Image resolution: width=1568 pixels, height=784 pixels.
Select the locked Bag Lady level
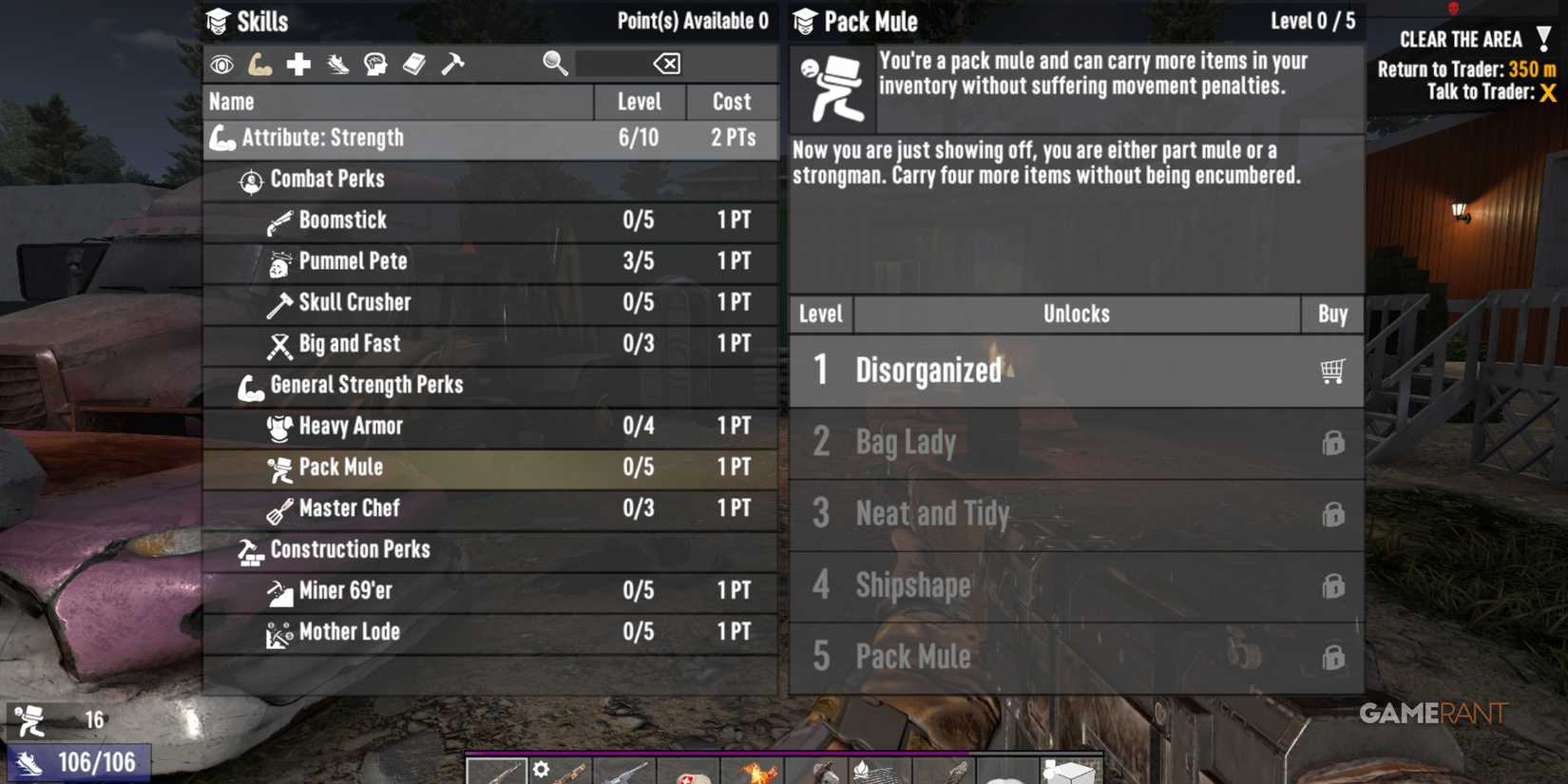[x=1074, y=442]
